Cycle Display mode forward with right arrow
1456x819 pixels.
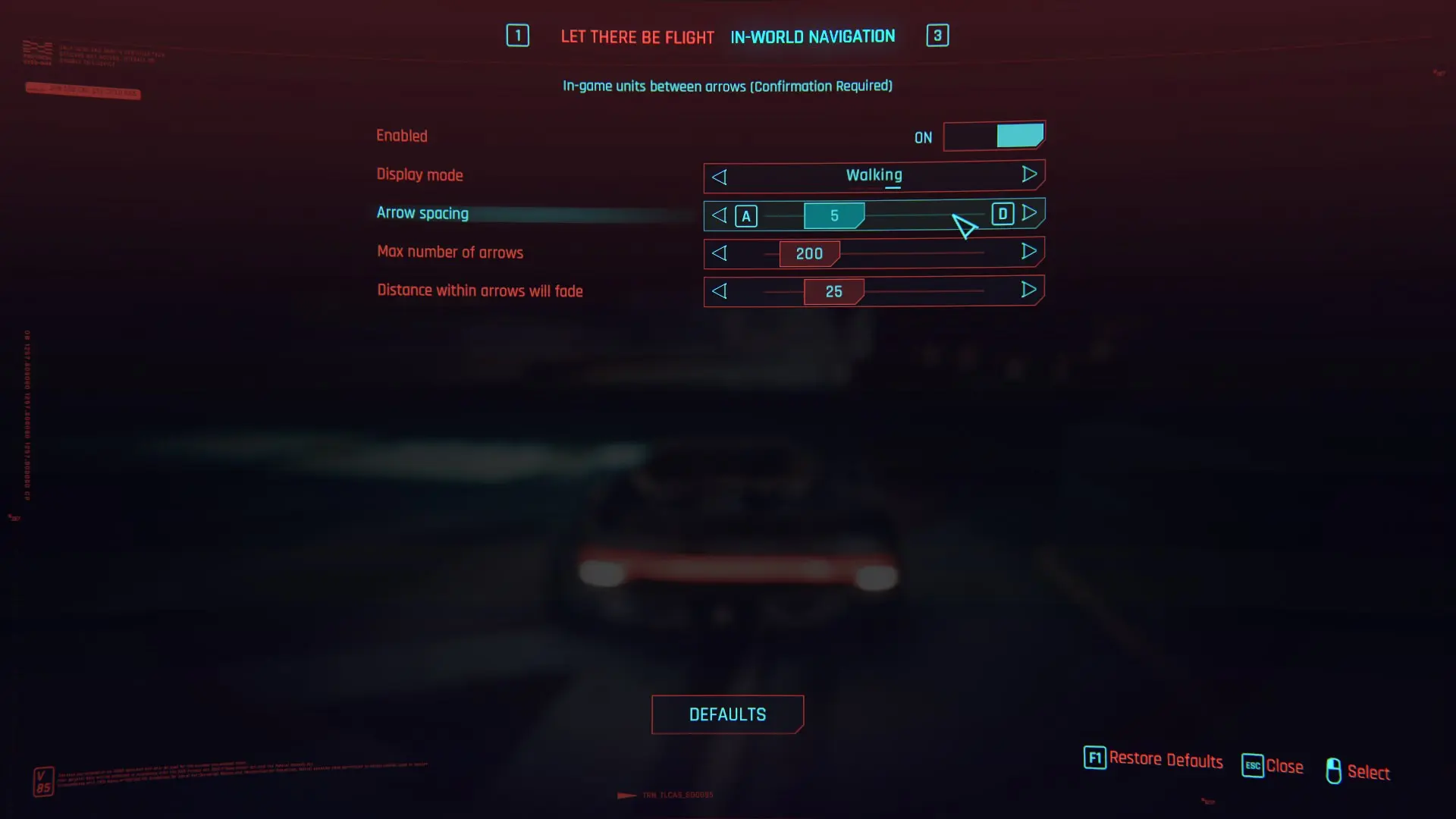click(1030, 175)
